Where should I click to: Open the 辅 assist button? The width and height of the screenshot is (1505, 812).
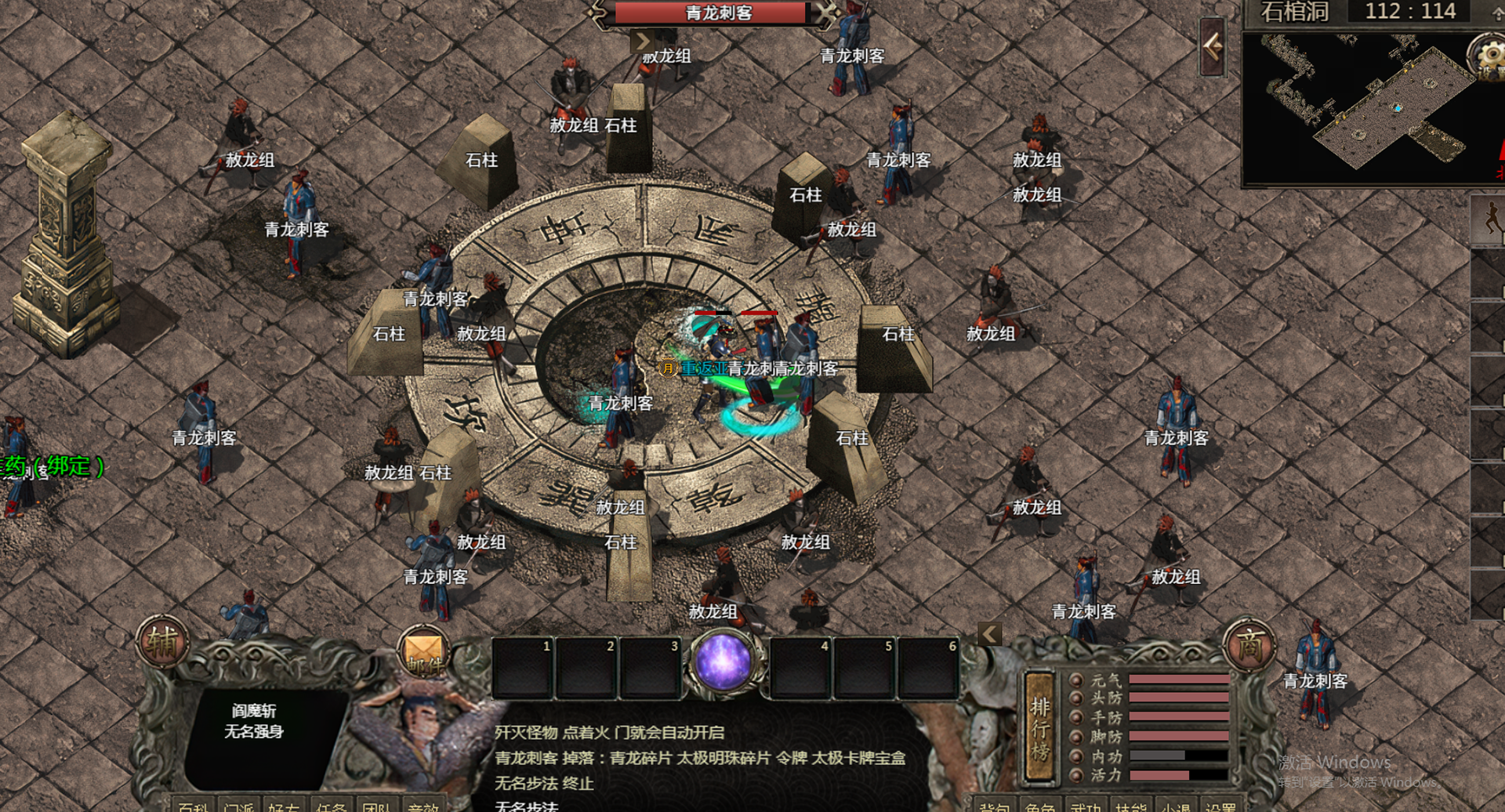(162, 643)
